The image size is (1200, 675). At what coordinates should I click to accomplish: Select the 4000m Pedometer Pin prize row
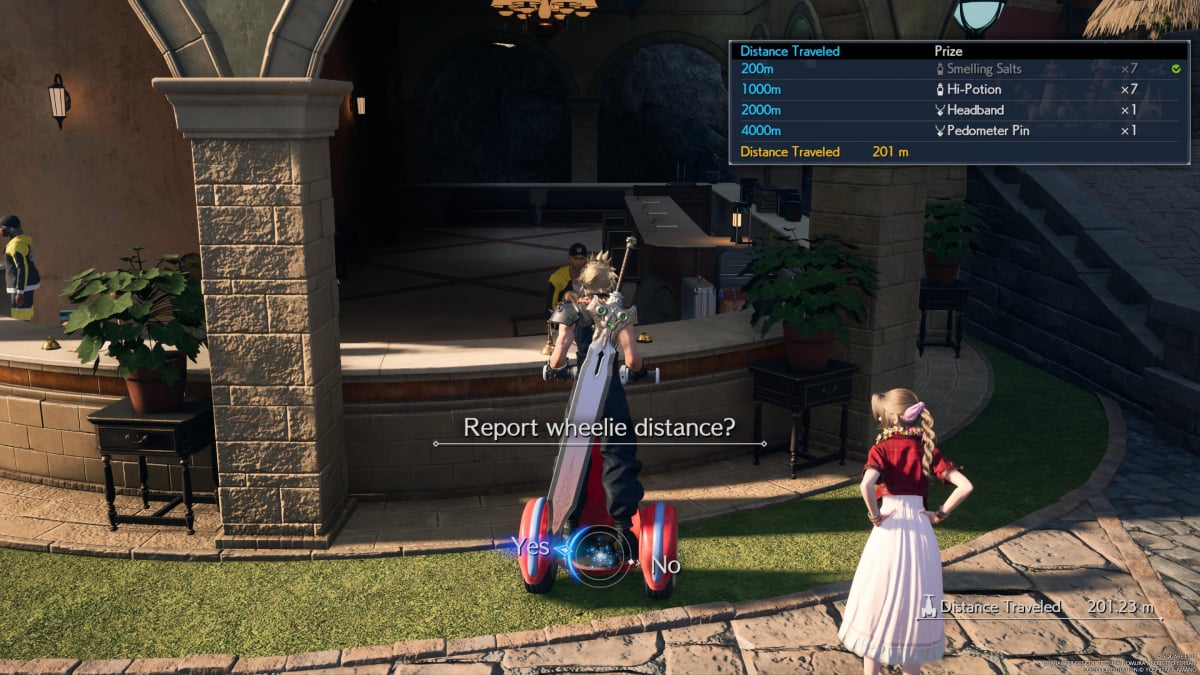[958, 130]
